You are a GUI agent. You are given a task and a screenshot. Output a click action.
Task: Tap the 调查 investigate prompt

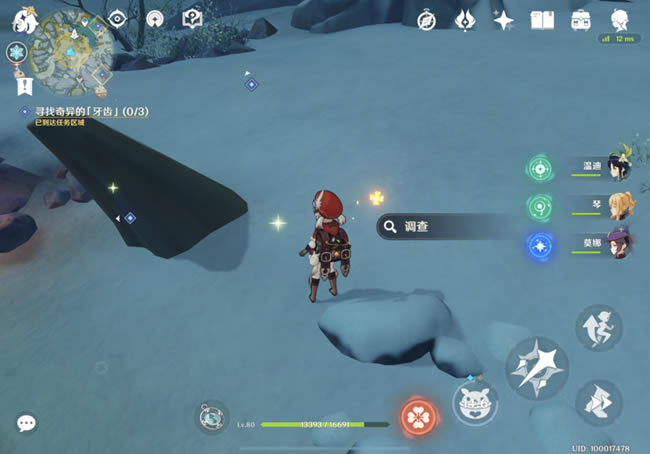coord(440,227)
